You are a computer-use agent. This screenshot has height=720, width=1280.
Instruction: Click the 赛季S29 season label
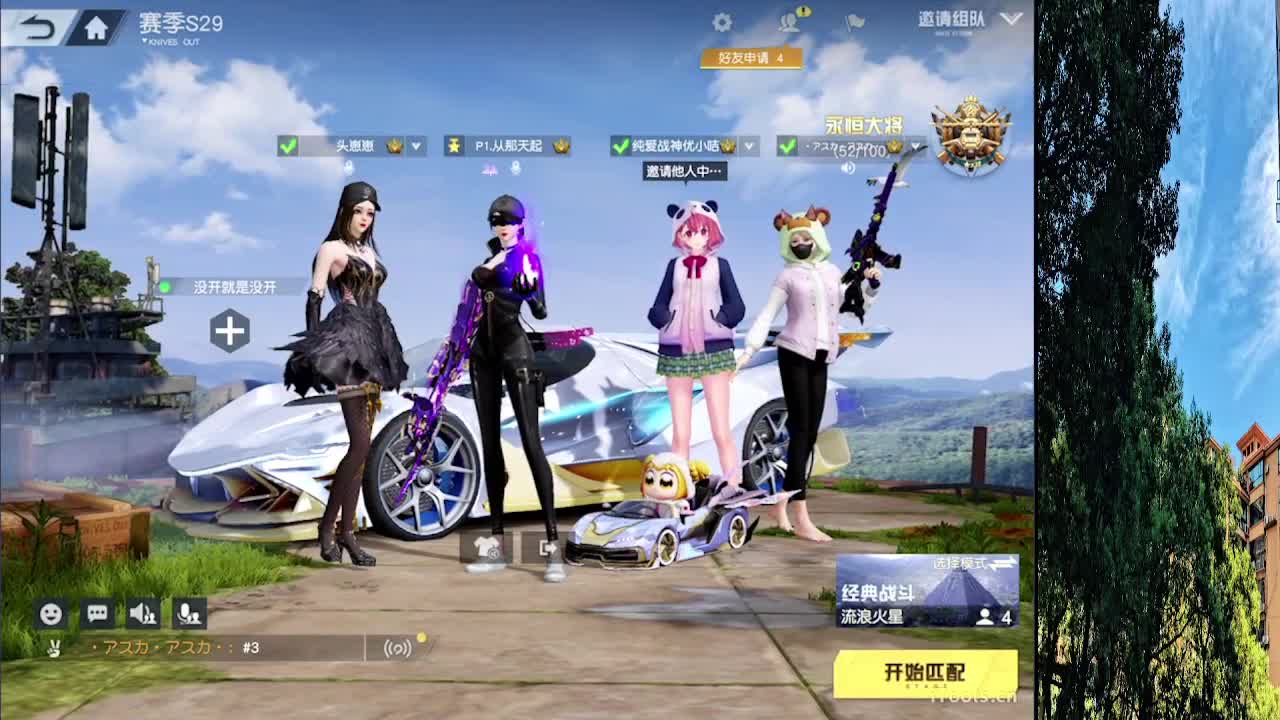click(x=184, y=21)
